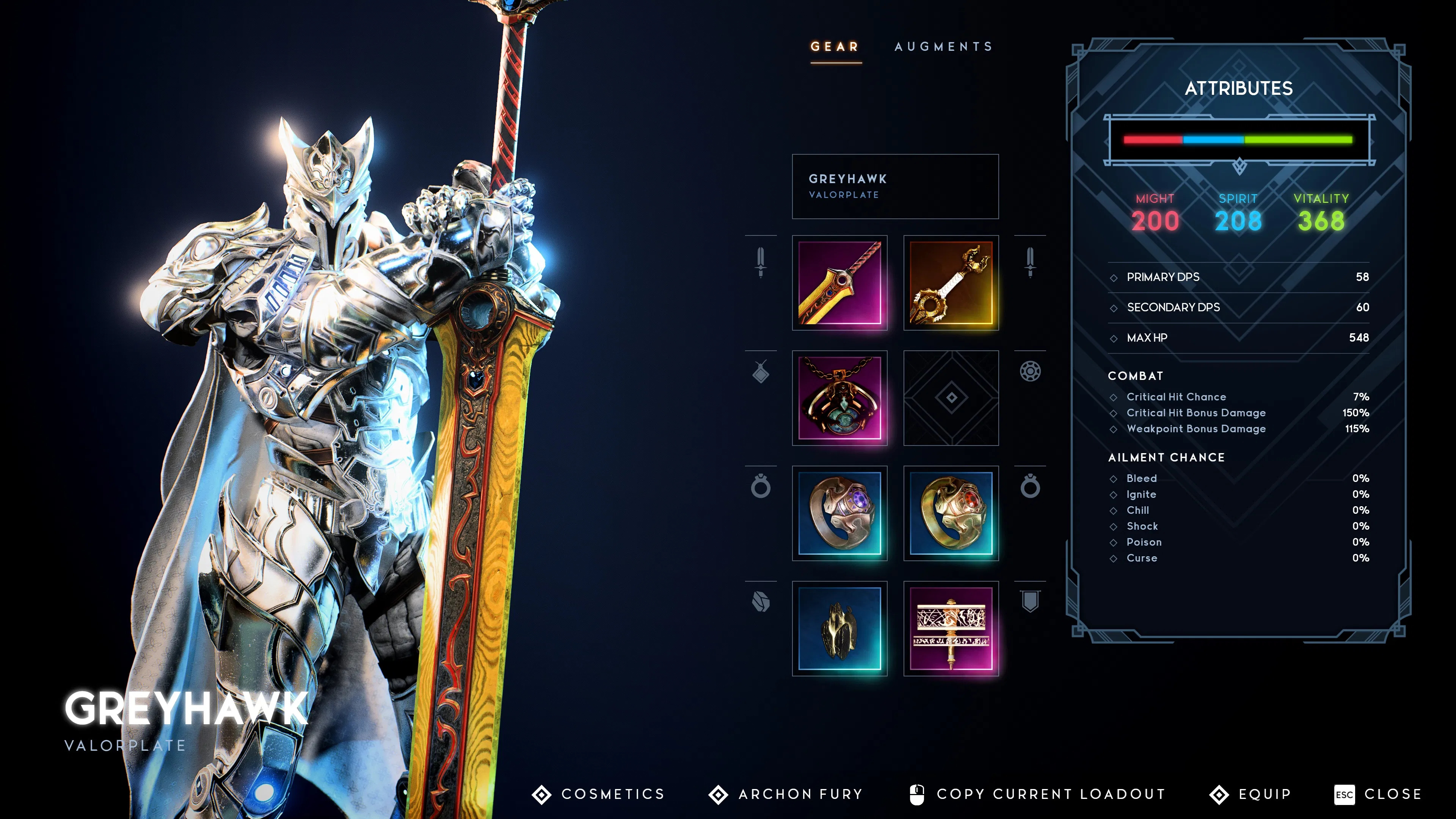Select the golden greatsword weapon slot

coord(839,282)
